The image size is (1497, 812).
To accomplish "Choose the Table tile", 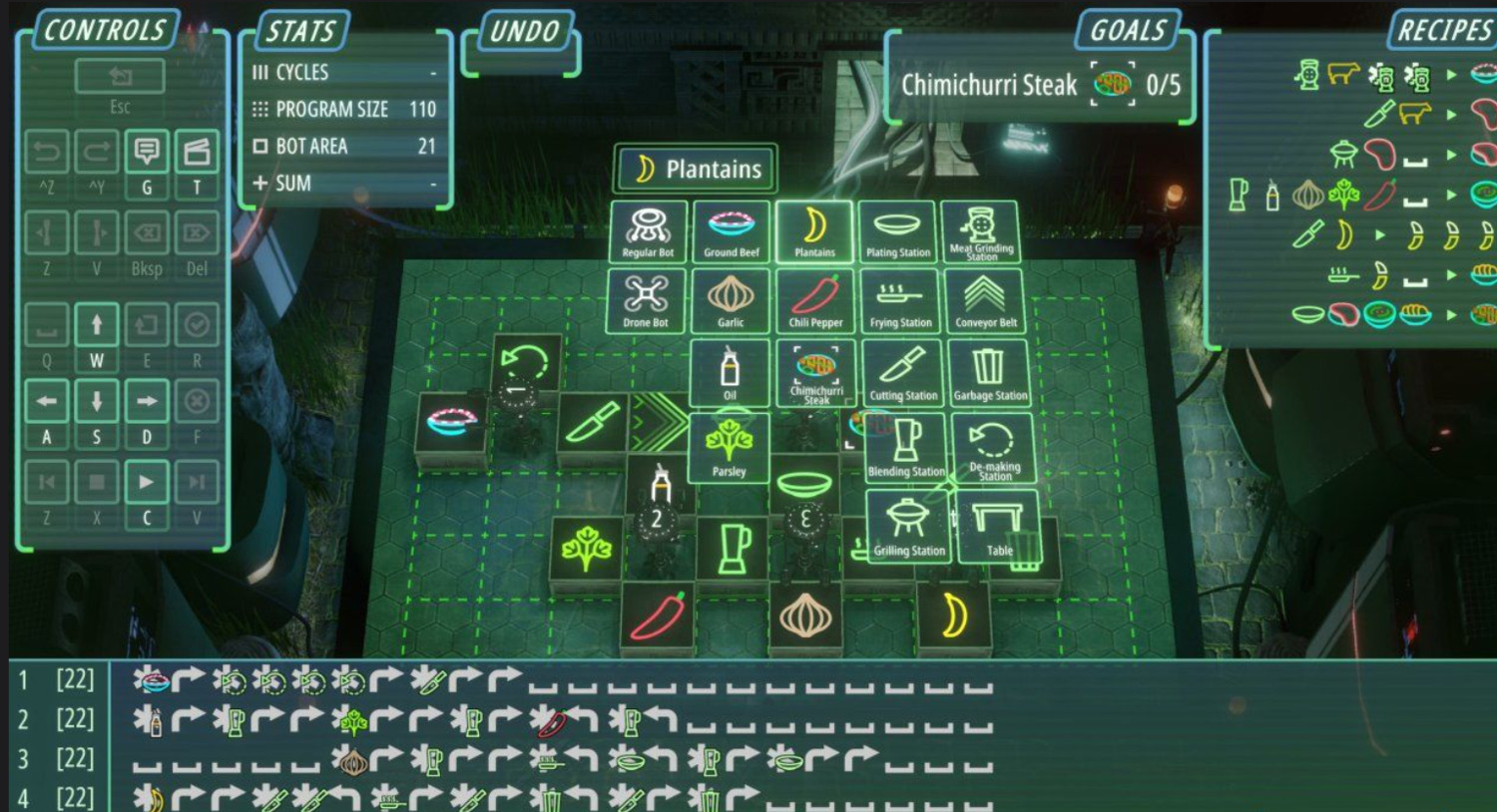I will pyautogui.click(x=998, y=526).
